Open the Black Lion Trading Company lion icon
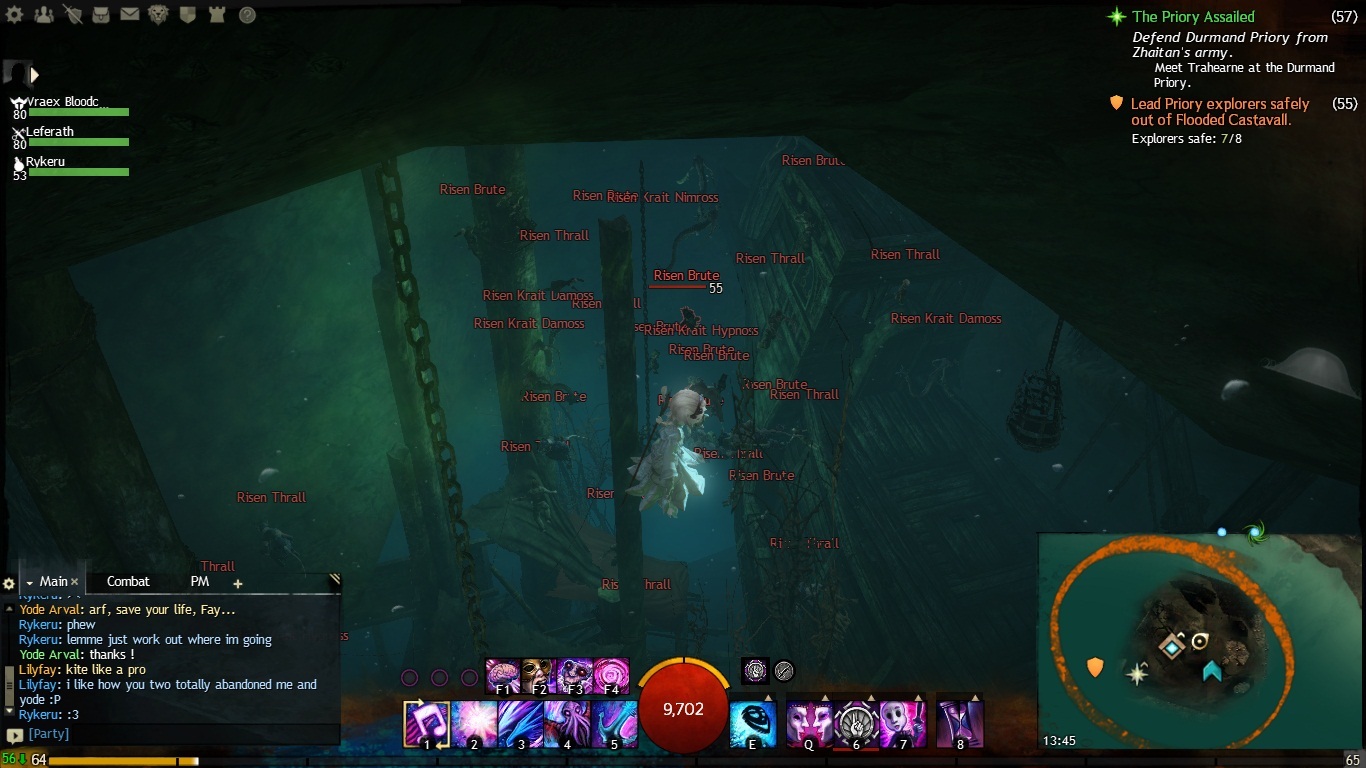The height and width of the screenshot is (768, 1366). pos(158,15)
